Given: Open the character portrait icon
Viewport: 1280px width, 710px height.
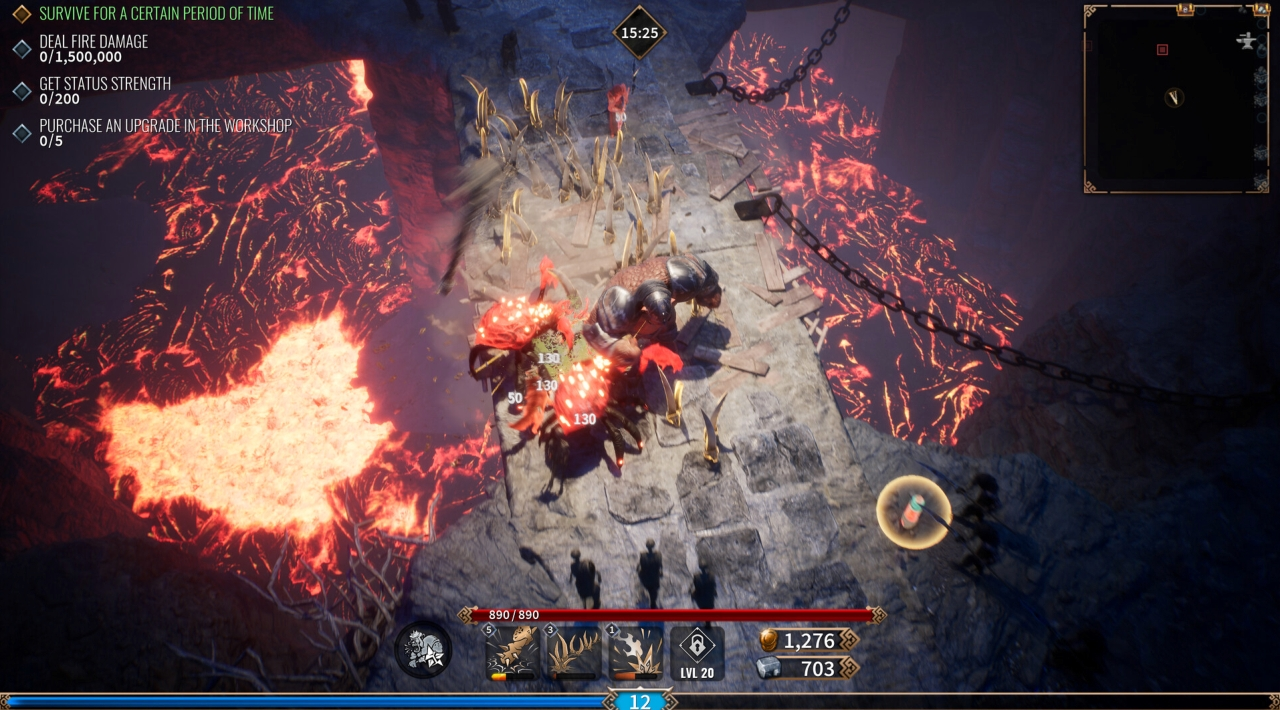Looking at the screenshot, I should (423, 651).
